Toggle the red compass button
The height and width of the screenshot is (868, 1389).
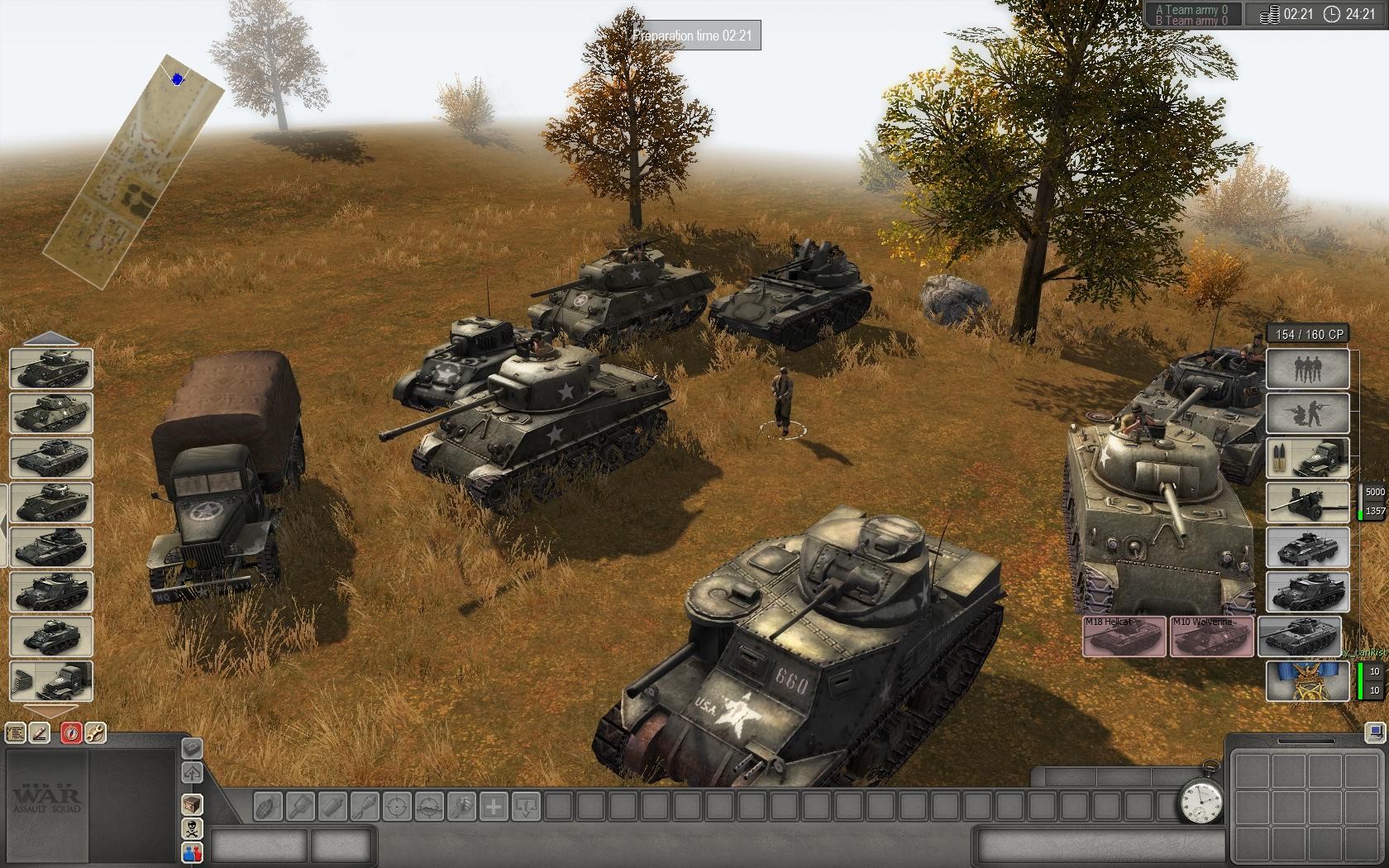coord(71,732)
